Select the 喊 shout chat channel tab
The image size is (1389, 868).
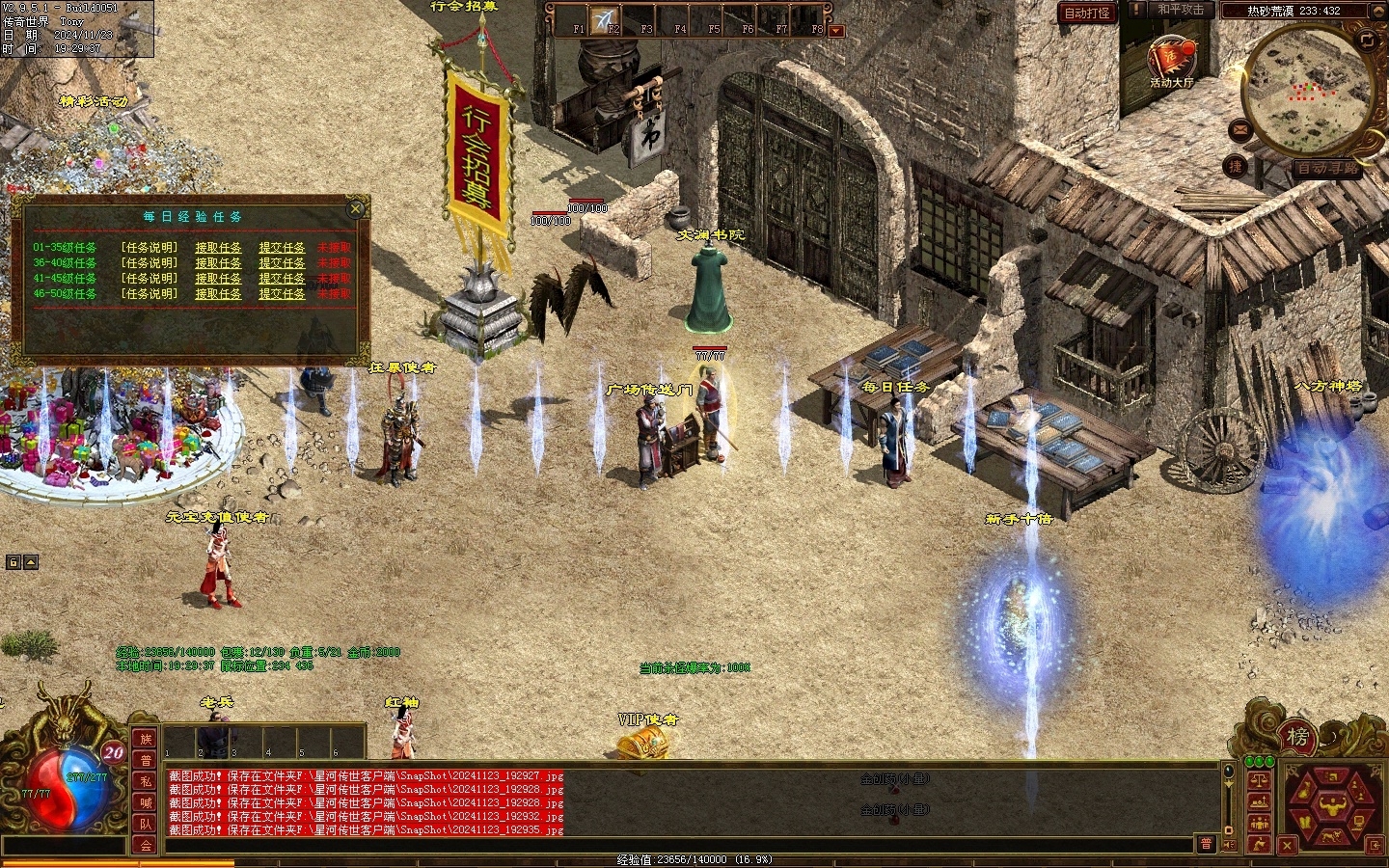(x=146, y=802)
